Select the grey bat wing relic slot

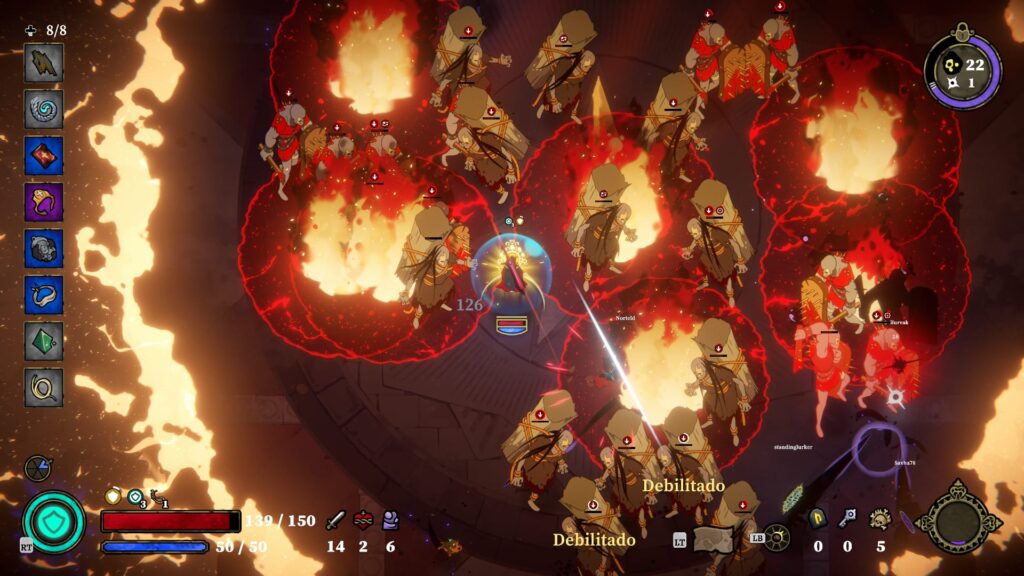point(44,62)
